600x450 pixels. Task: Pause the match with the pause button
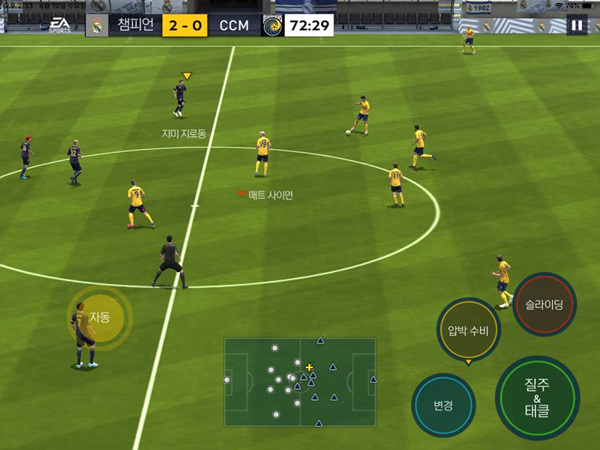577,26
